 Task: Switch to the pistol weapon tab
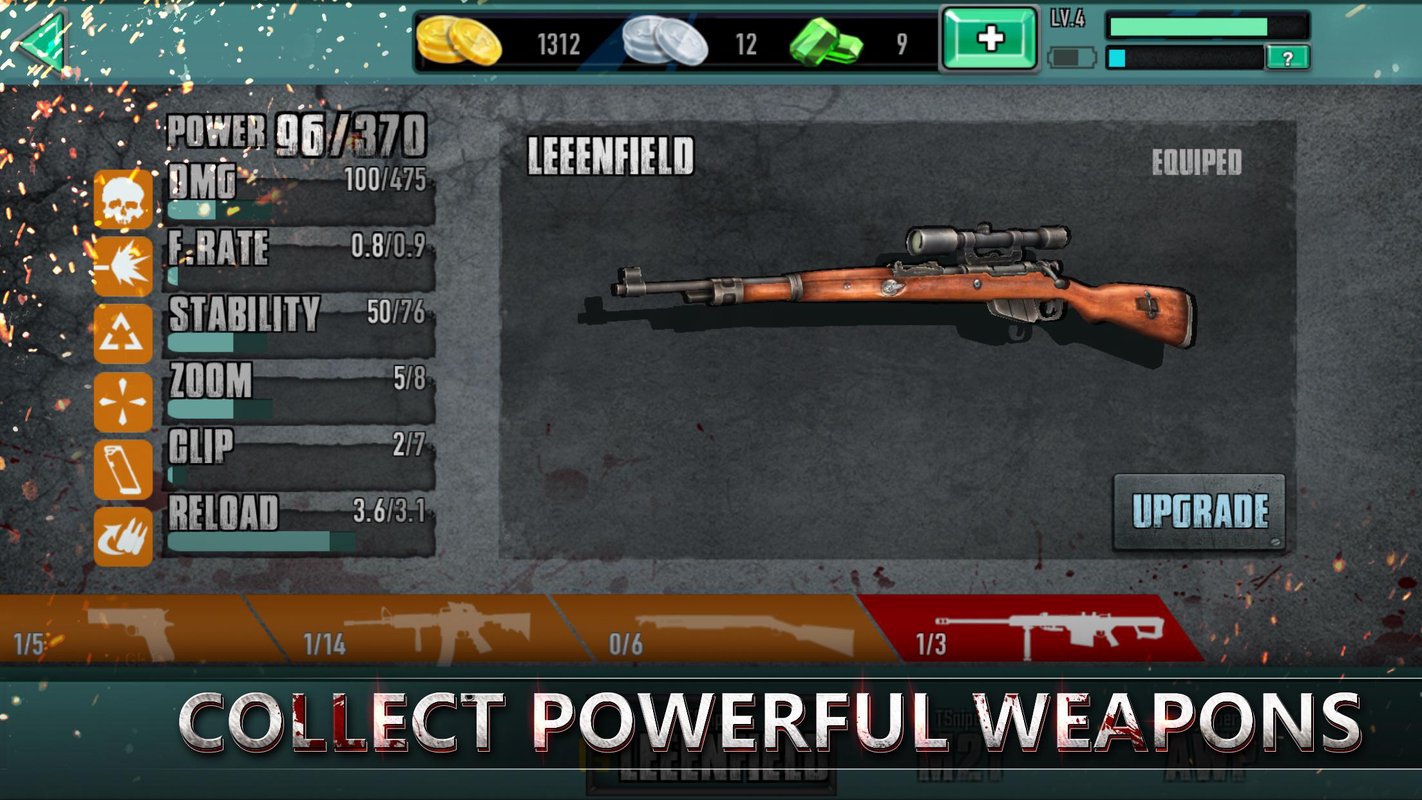coord(125,629)
